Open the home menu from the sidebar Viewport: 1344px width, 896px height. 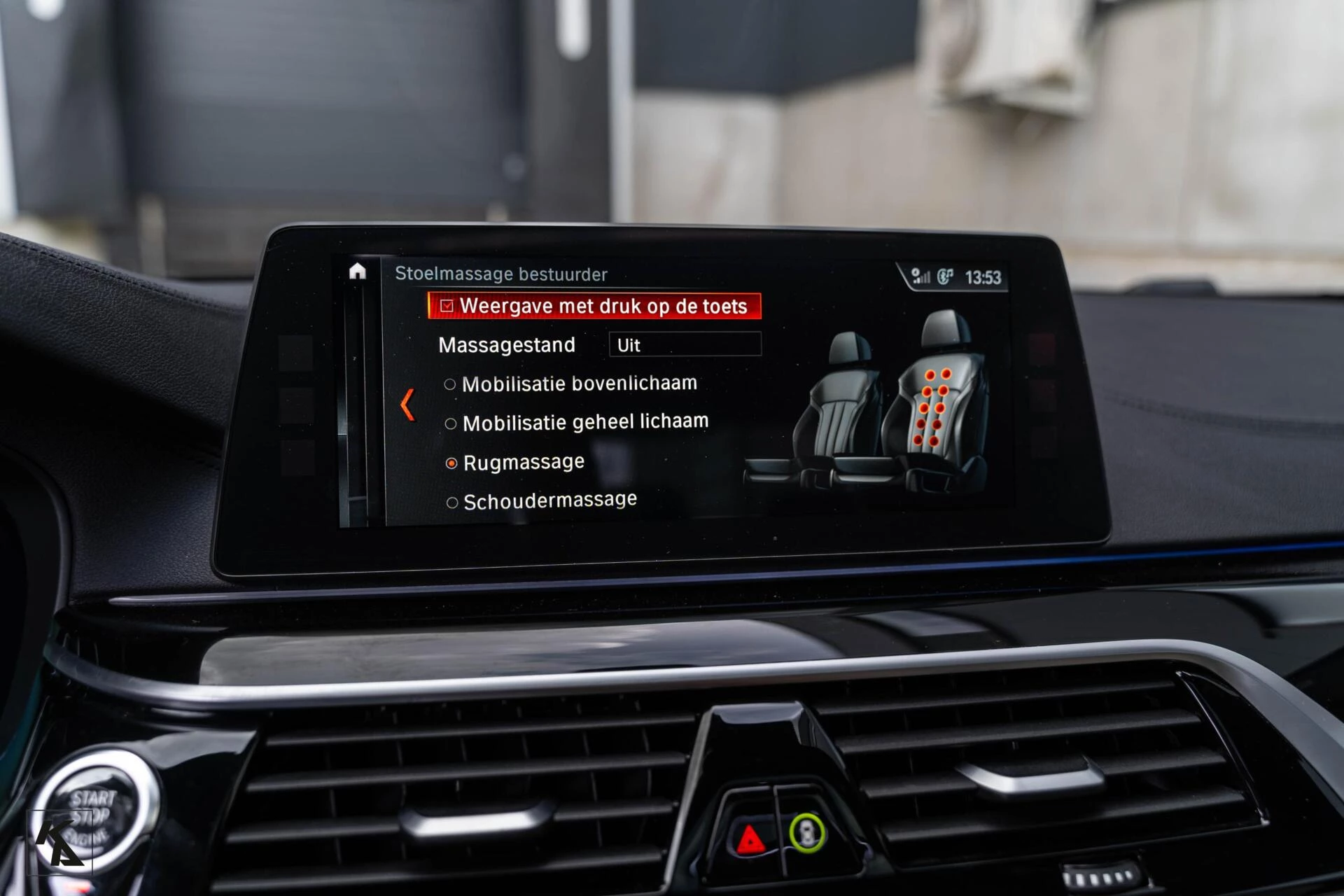coord(358,273)
